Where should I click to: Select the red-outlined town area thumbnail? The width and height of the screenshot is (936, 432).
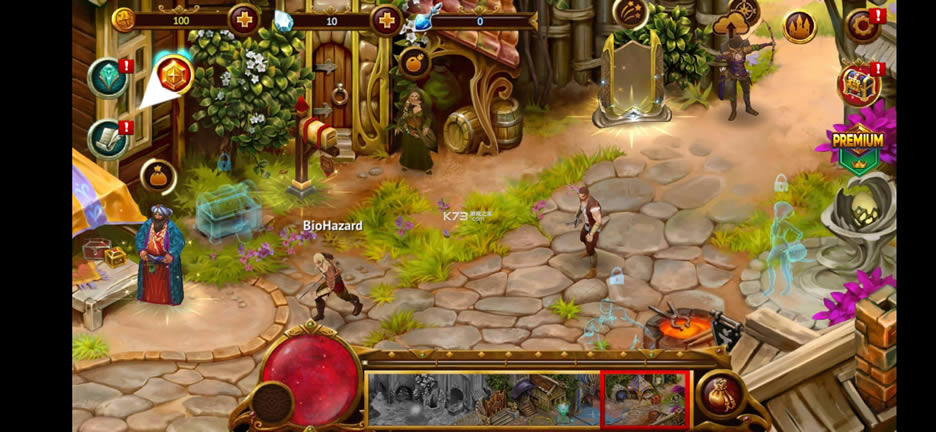[645, 398]
